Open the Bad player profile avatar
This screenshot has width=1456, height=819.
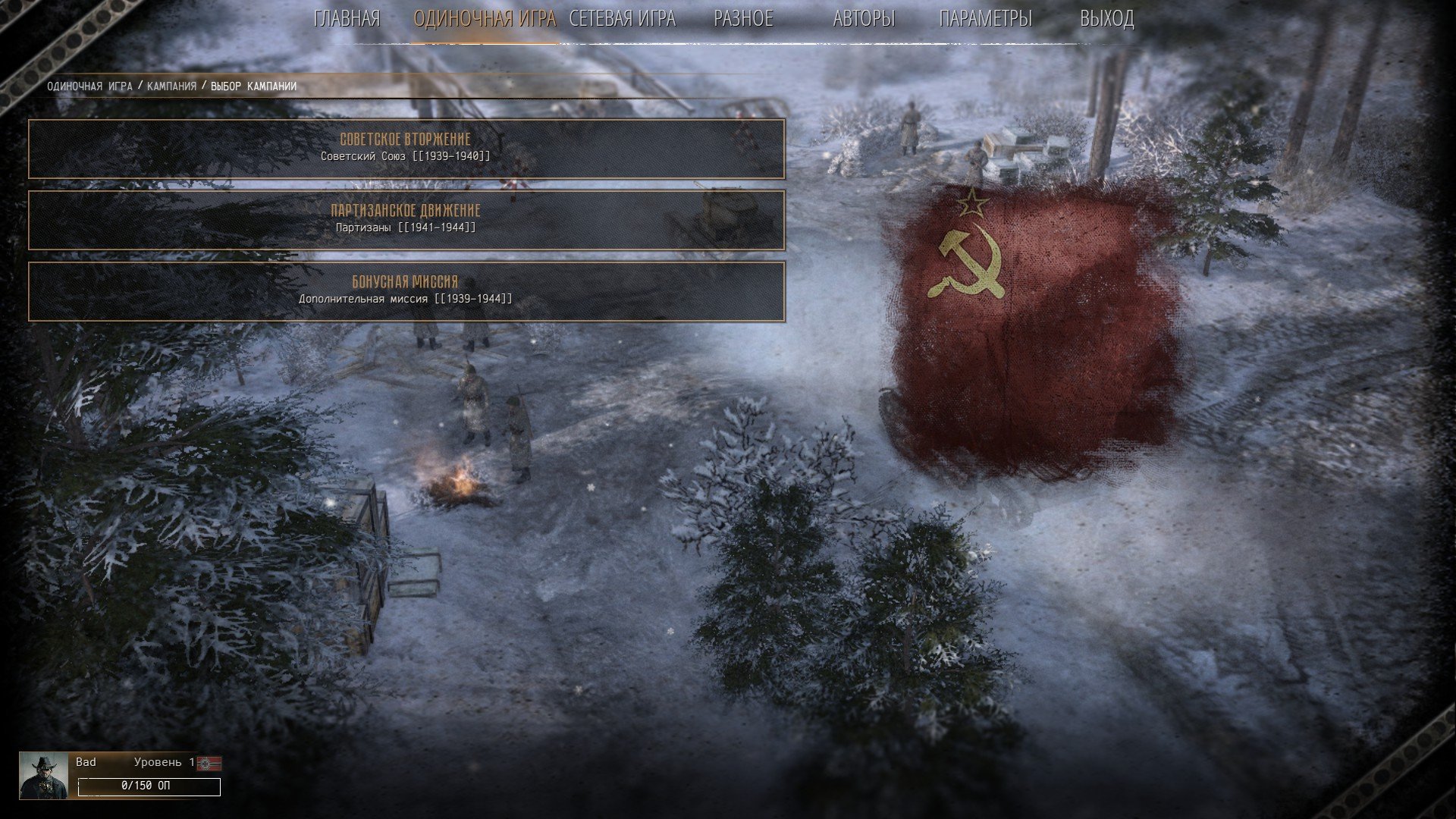[43, 776]
